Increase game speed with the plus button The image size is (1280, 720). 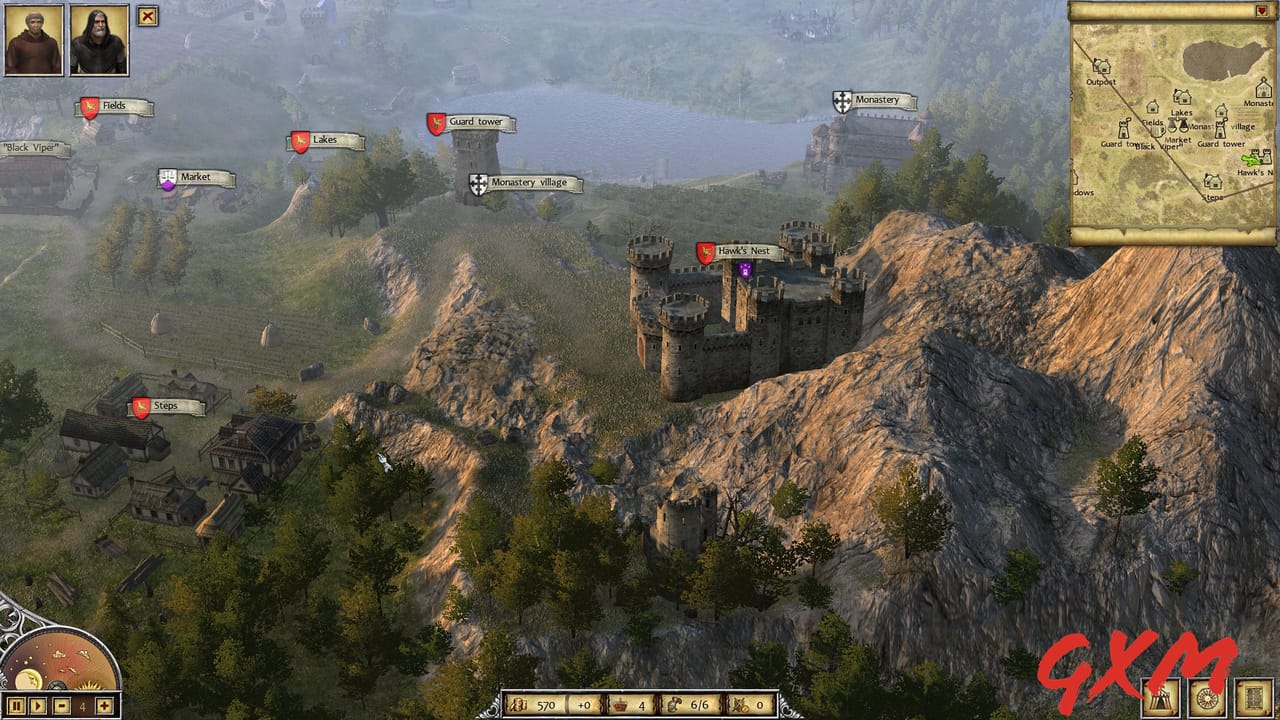103,706
